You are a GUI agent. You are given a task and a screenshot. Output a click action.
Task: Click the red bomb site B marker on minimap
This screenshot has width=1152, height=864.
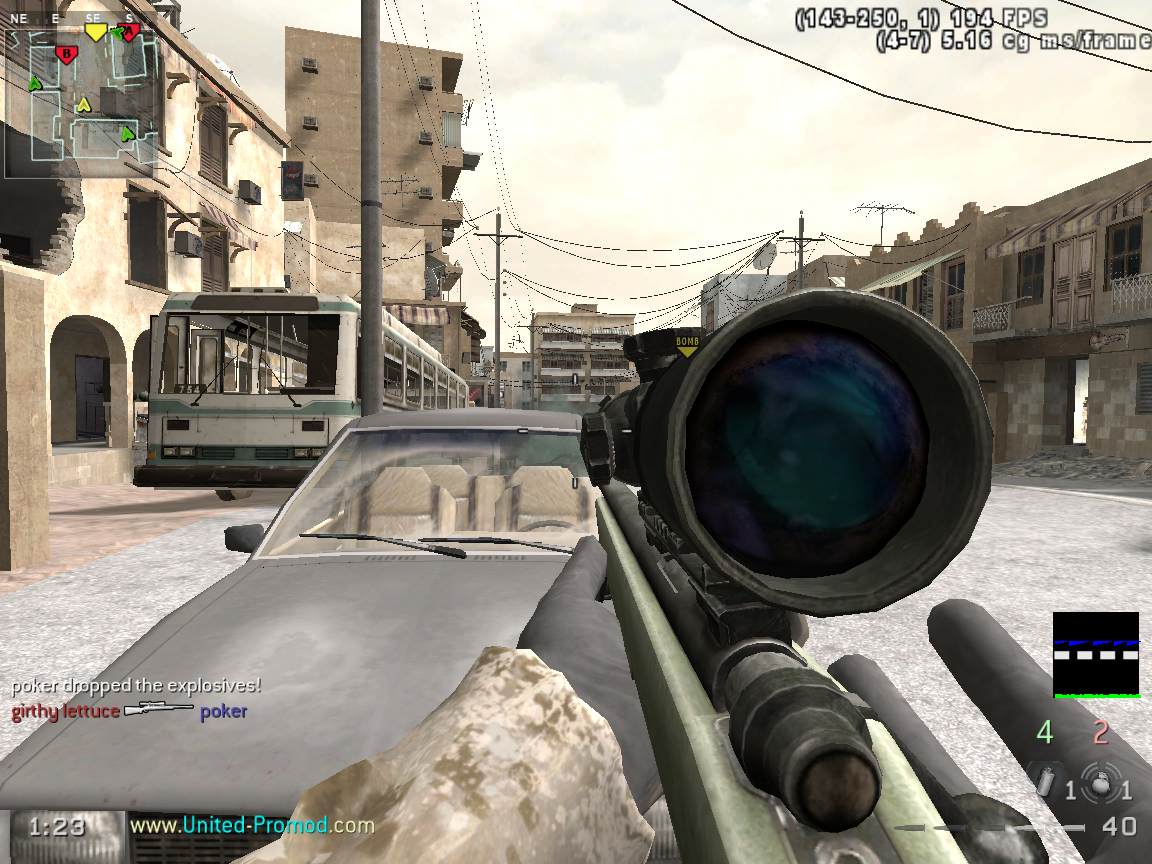(x=66, y=53)
